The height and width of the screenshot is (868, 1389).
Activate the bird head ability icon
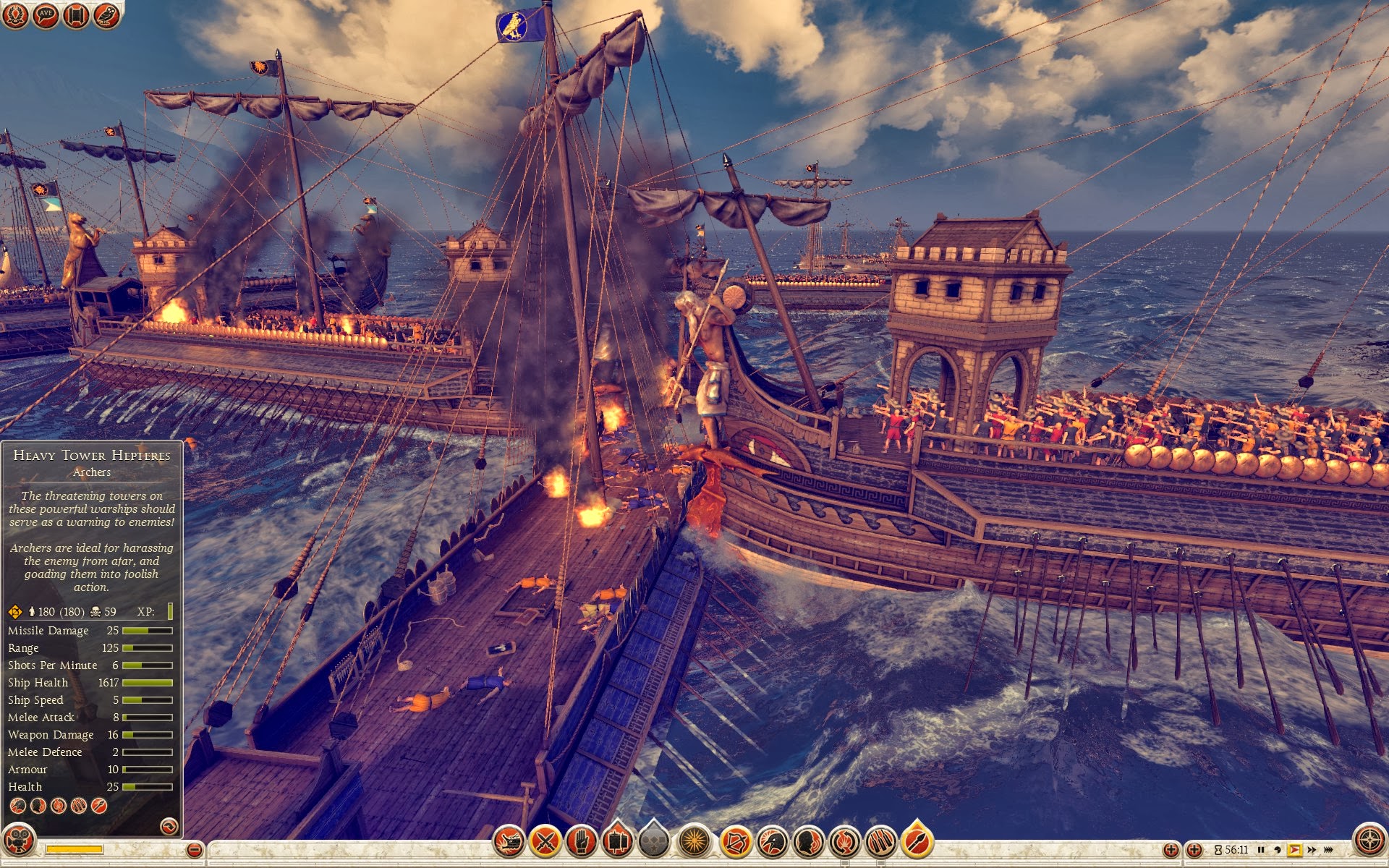click(x=772, y=841)
